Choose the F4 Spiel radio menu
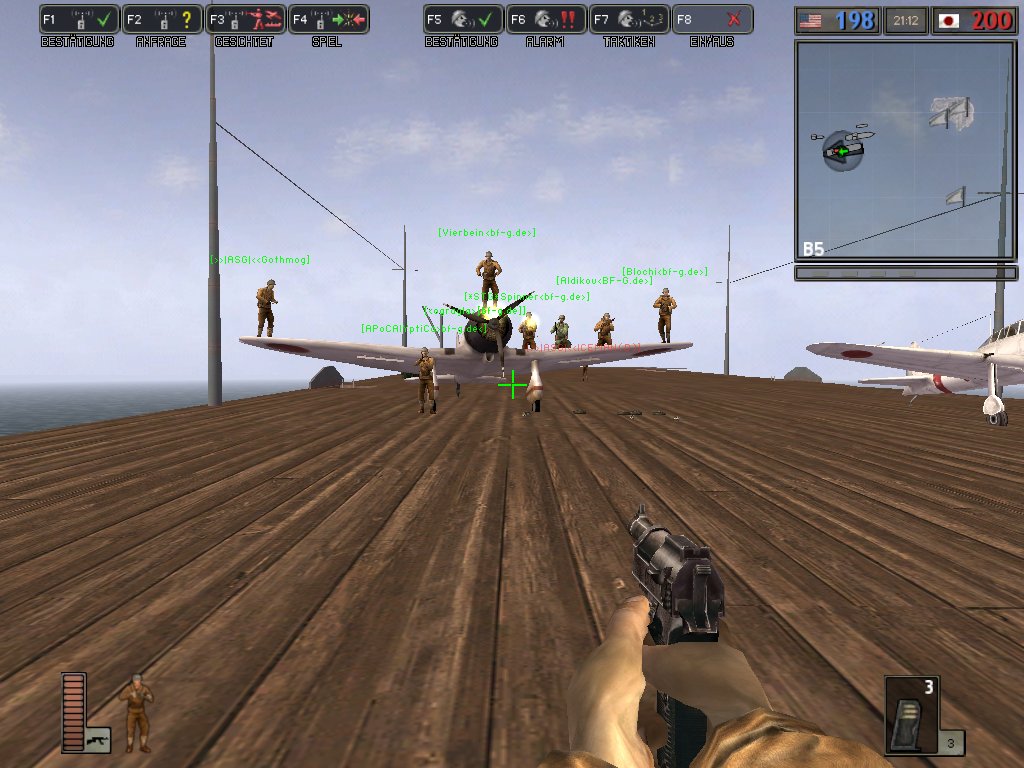The width and height of the screenshot is (1024, 768). point(329,19)
